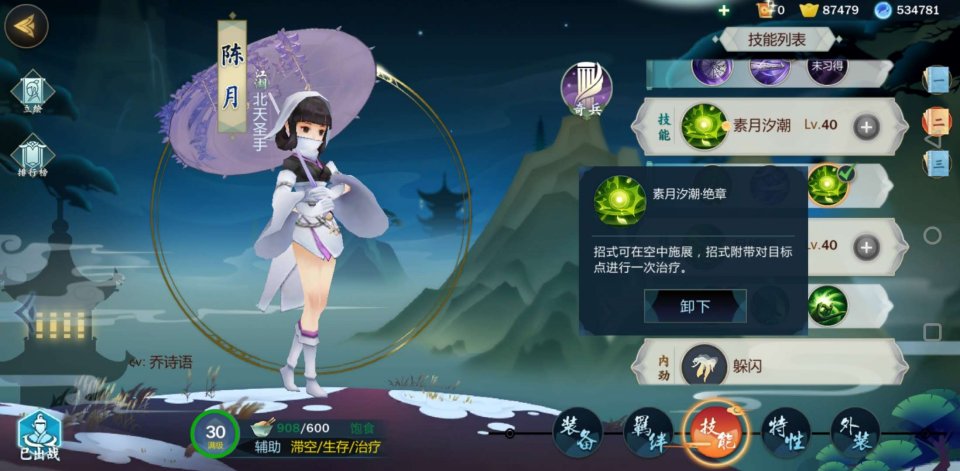The width and height of the screenshot is (960, 471).
Task: Open the 奇兵 special weapon icon
Action: click(587, 88)
